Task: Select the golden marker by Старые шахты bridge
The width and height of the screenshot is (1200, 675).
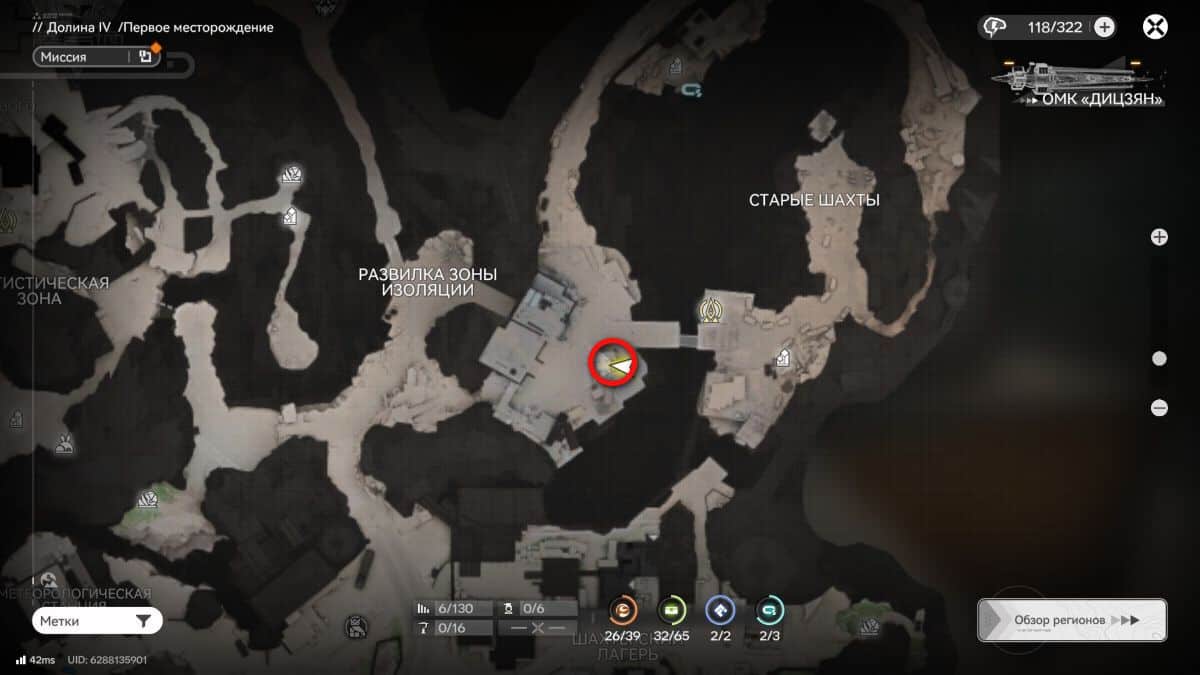Action: (x=712, y=311)
